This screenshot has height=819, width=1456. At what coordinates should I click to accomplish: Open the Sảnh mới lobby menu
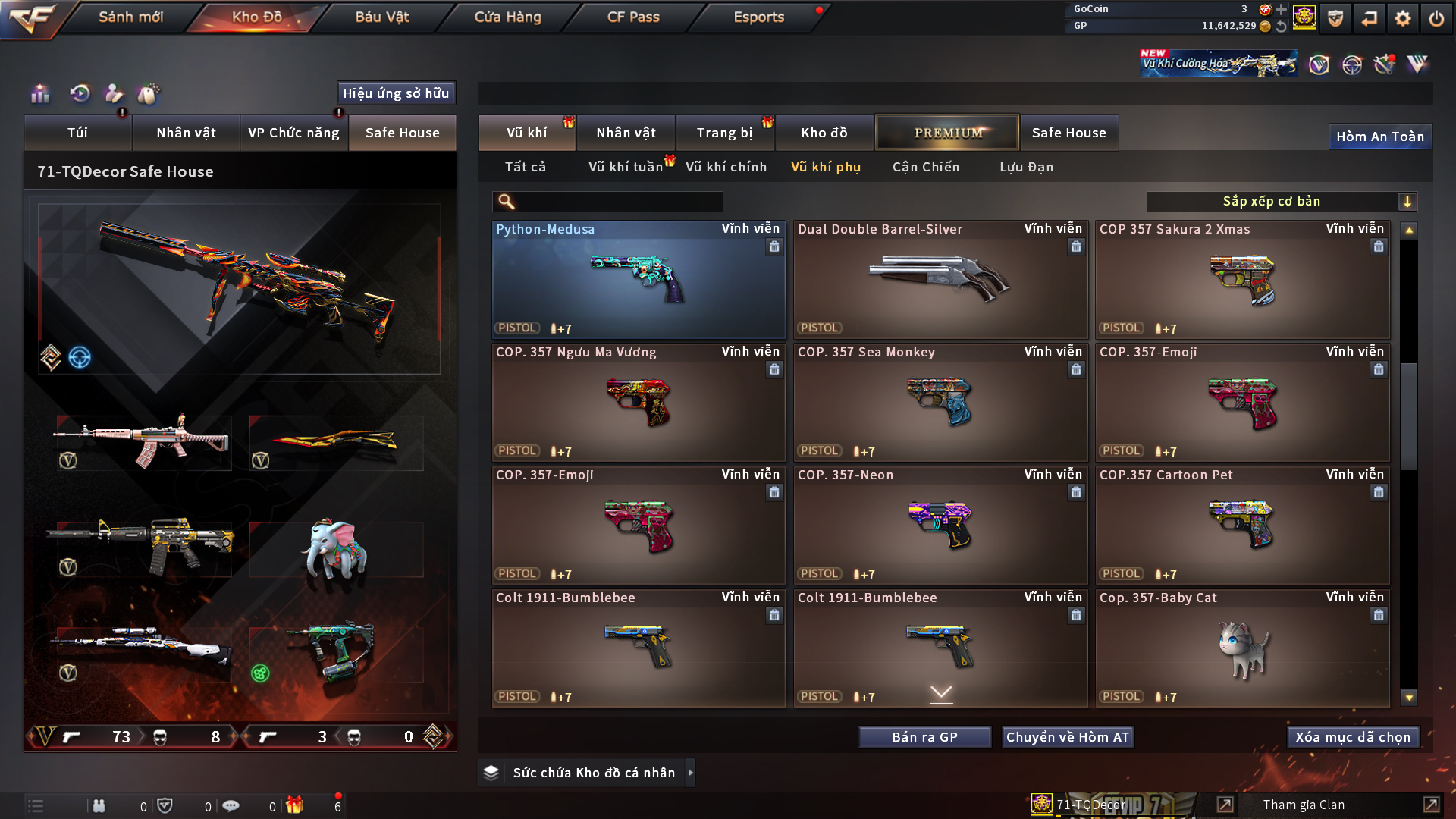click(130, 17)
